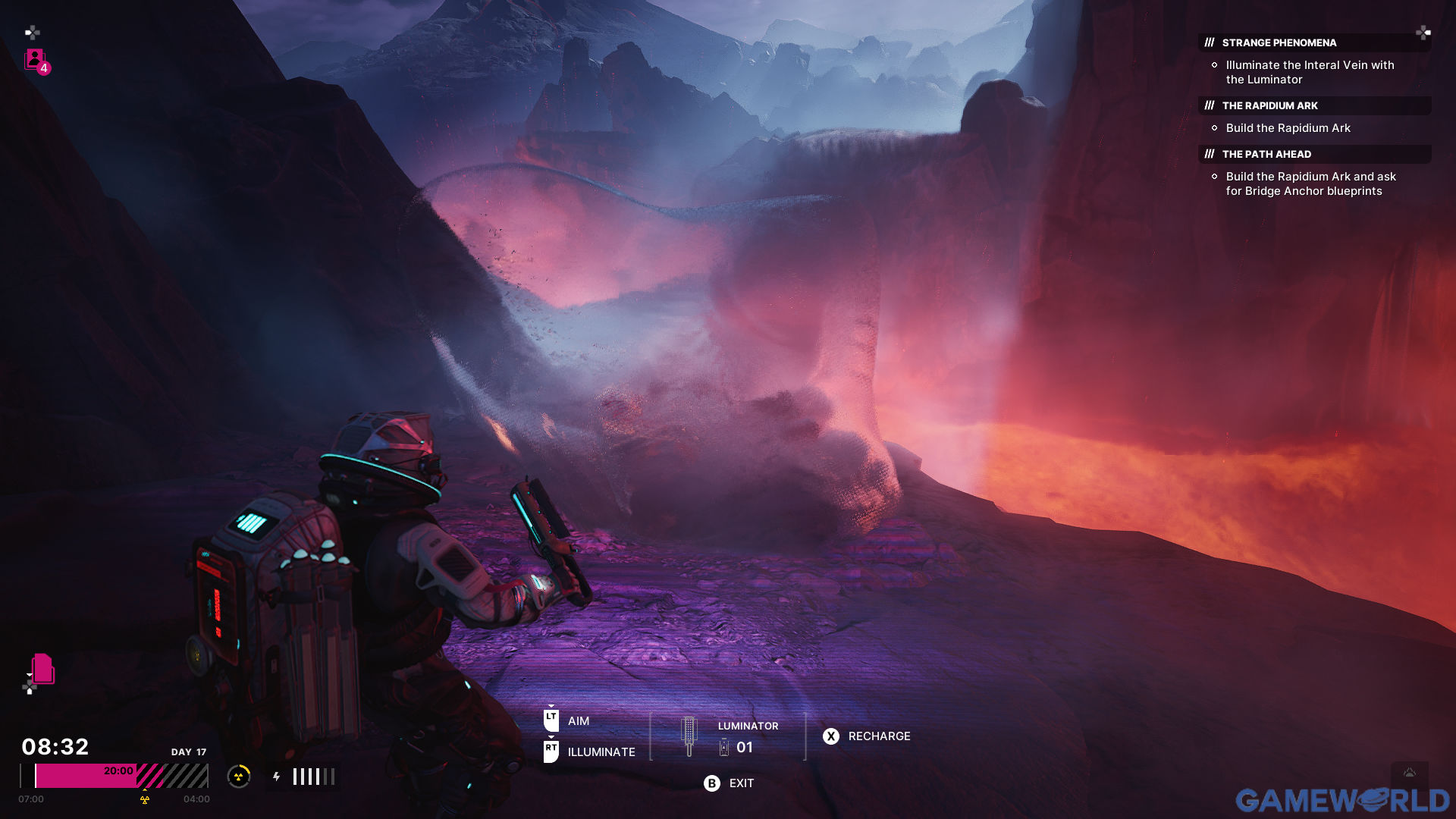Select the Luminator tool icon
Image resolution: width=1456 pixels, height=819 pixels.
coord(689,736)
